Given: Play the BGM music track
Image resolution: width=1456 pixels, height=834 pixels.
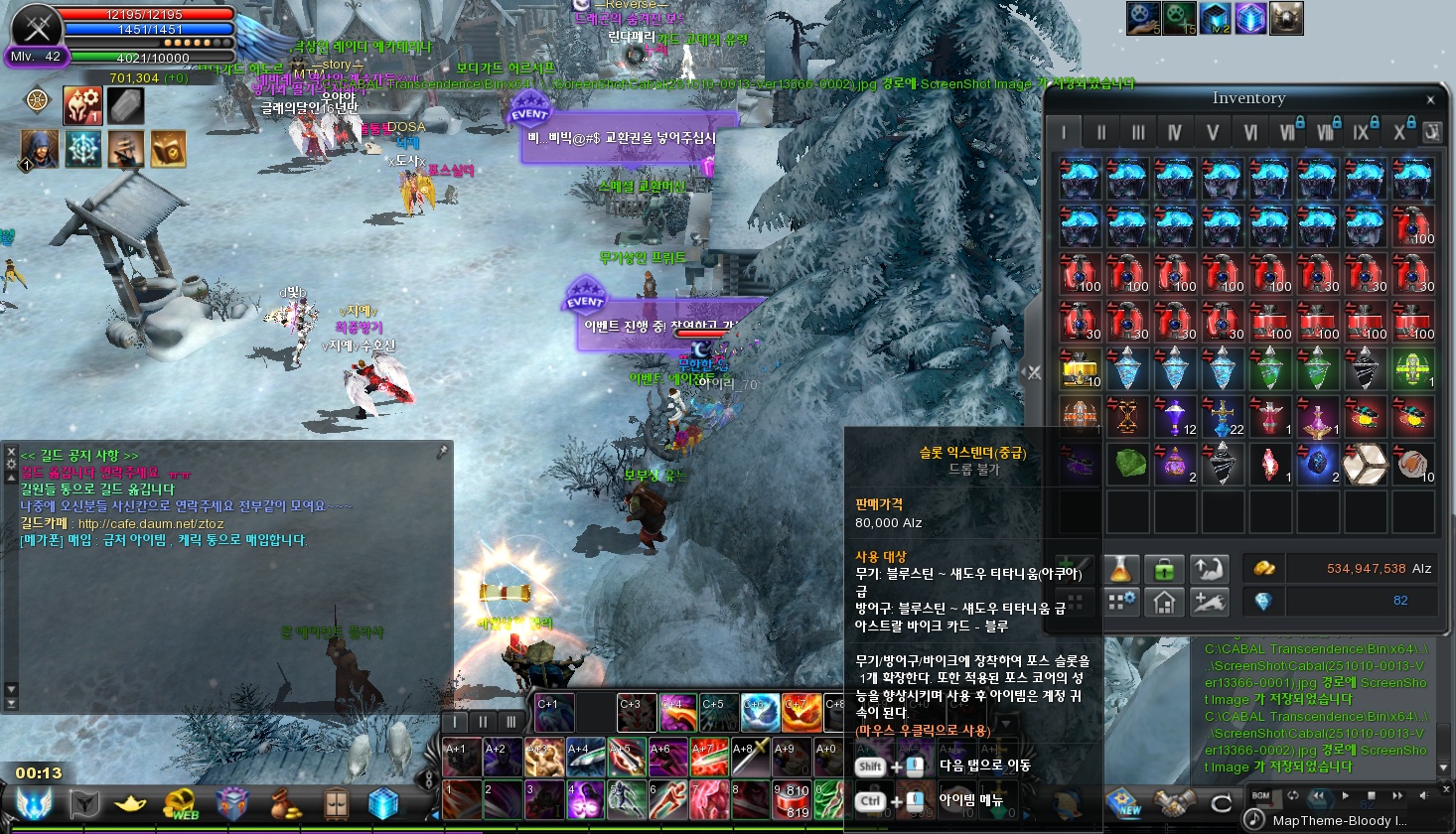Looking at the screenshot, I should pyautogui.click(x=1346, y=795).
